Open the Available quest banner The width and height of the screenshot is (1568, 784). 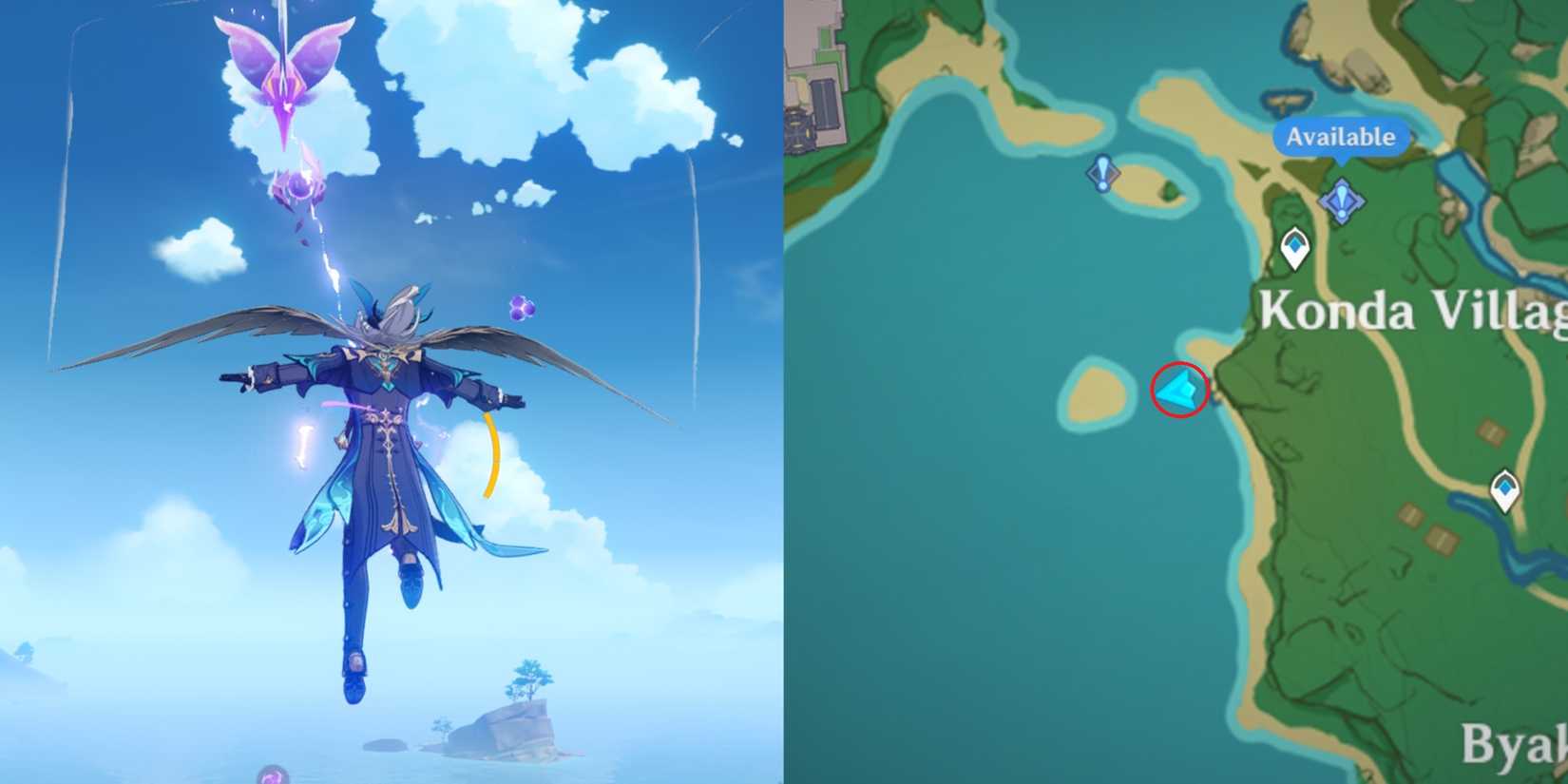point(1340,137)
